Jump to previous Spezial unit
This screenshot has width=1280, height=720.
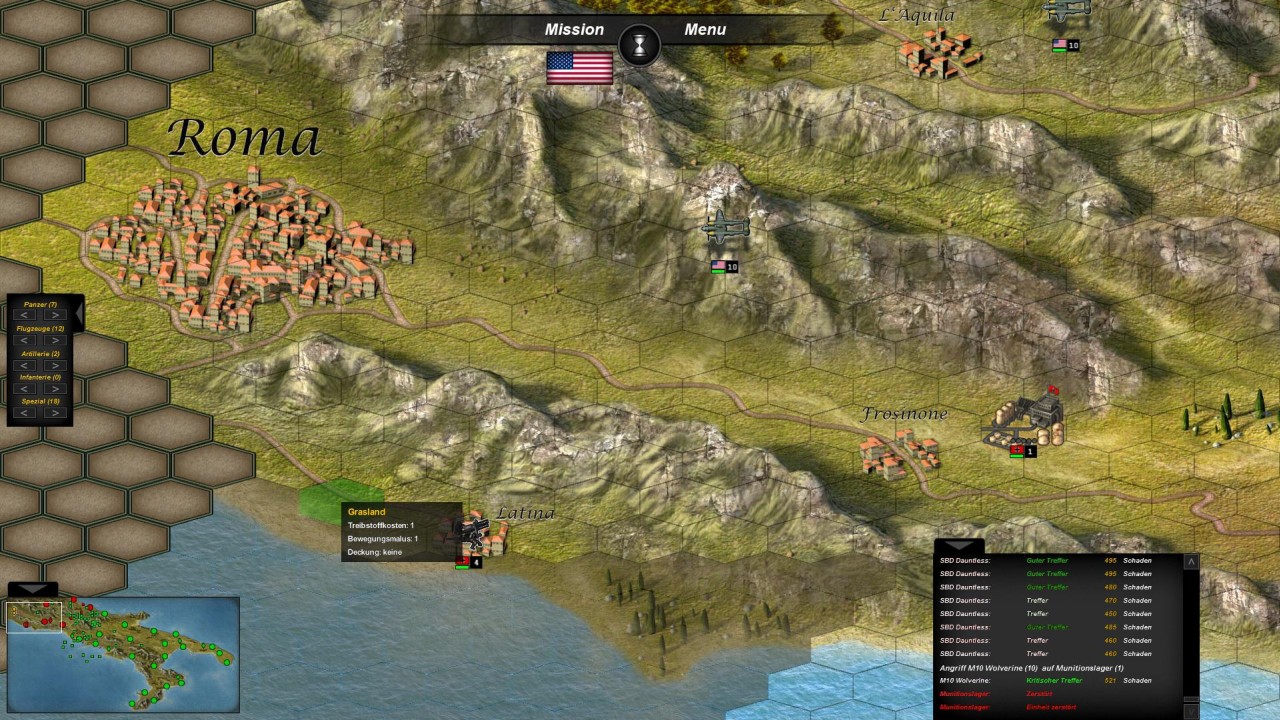point(26,413)
